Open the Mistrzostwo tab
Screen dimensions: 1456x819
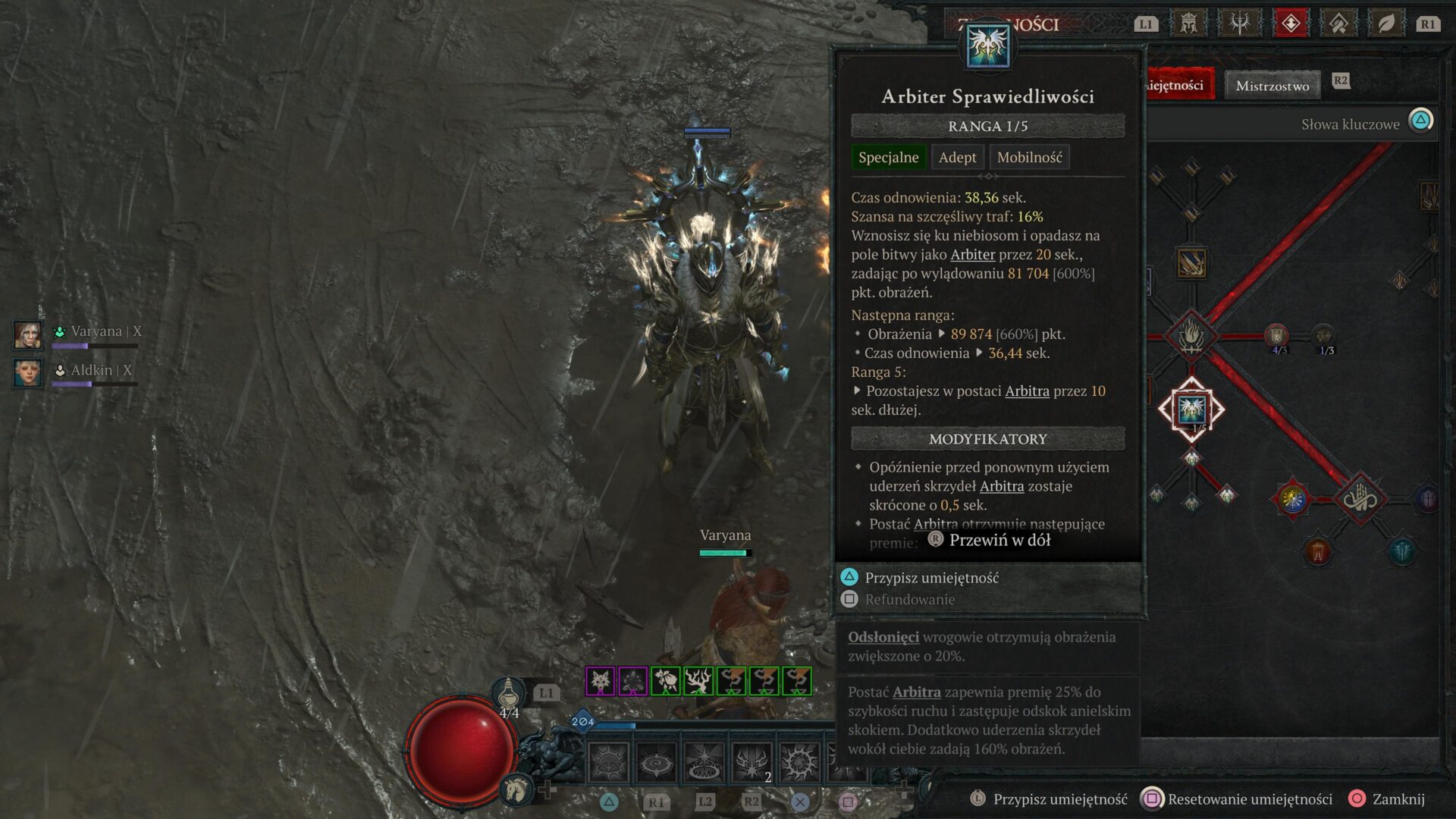tap(1272, 86)
